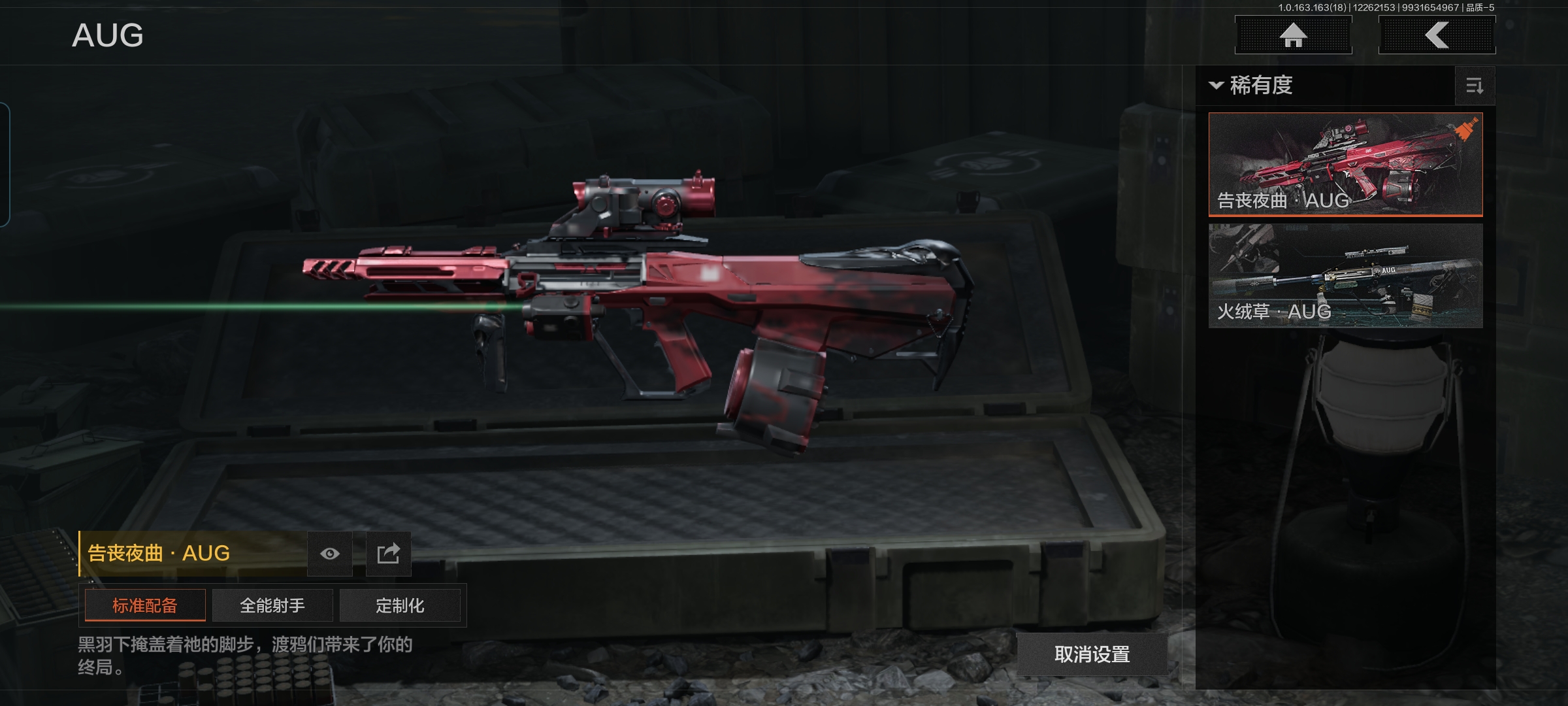
Task: Click the 取消设置 button
Action: pyautogui.click(x=1092, y=654)
